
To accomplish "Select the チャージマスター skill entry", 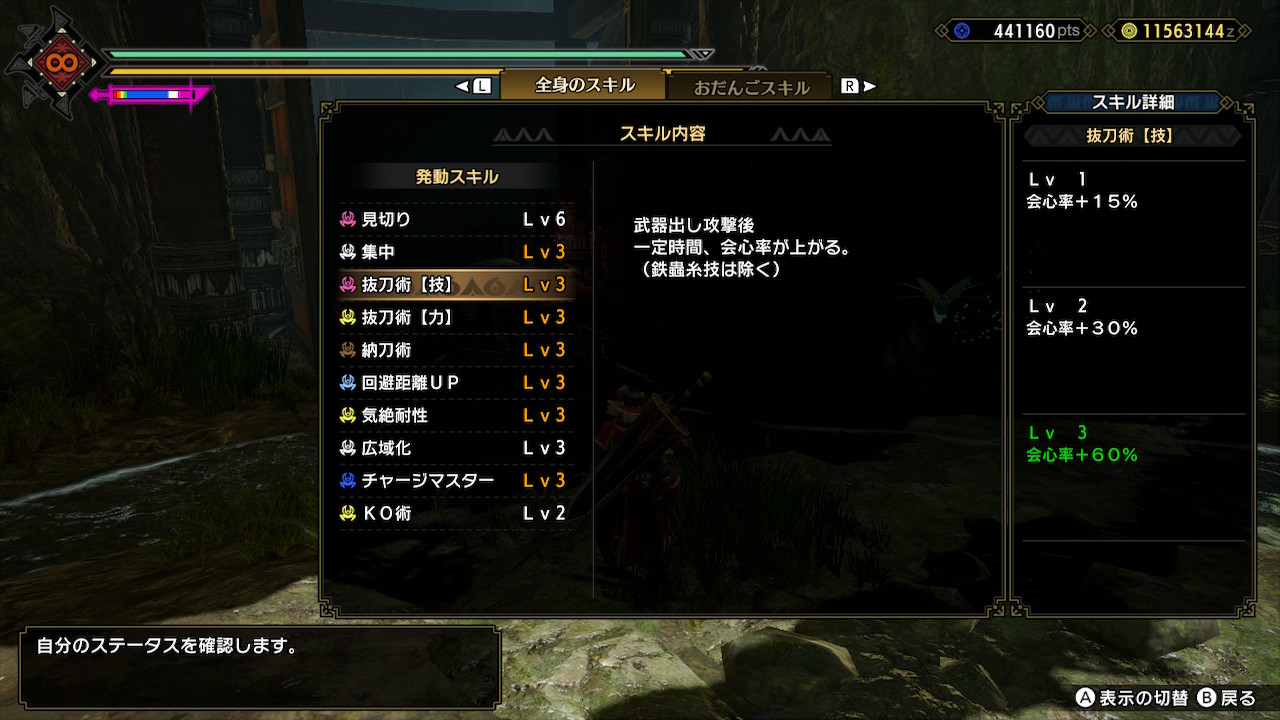I will (455, 481).
